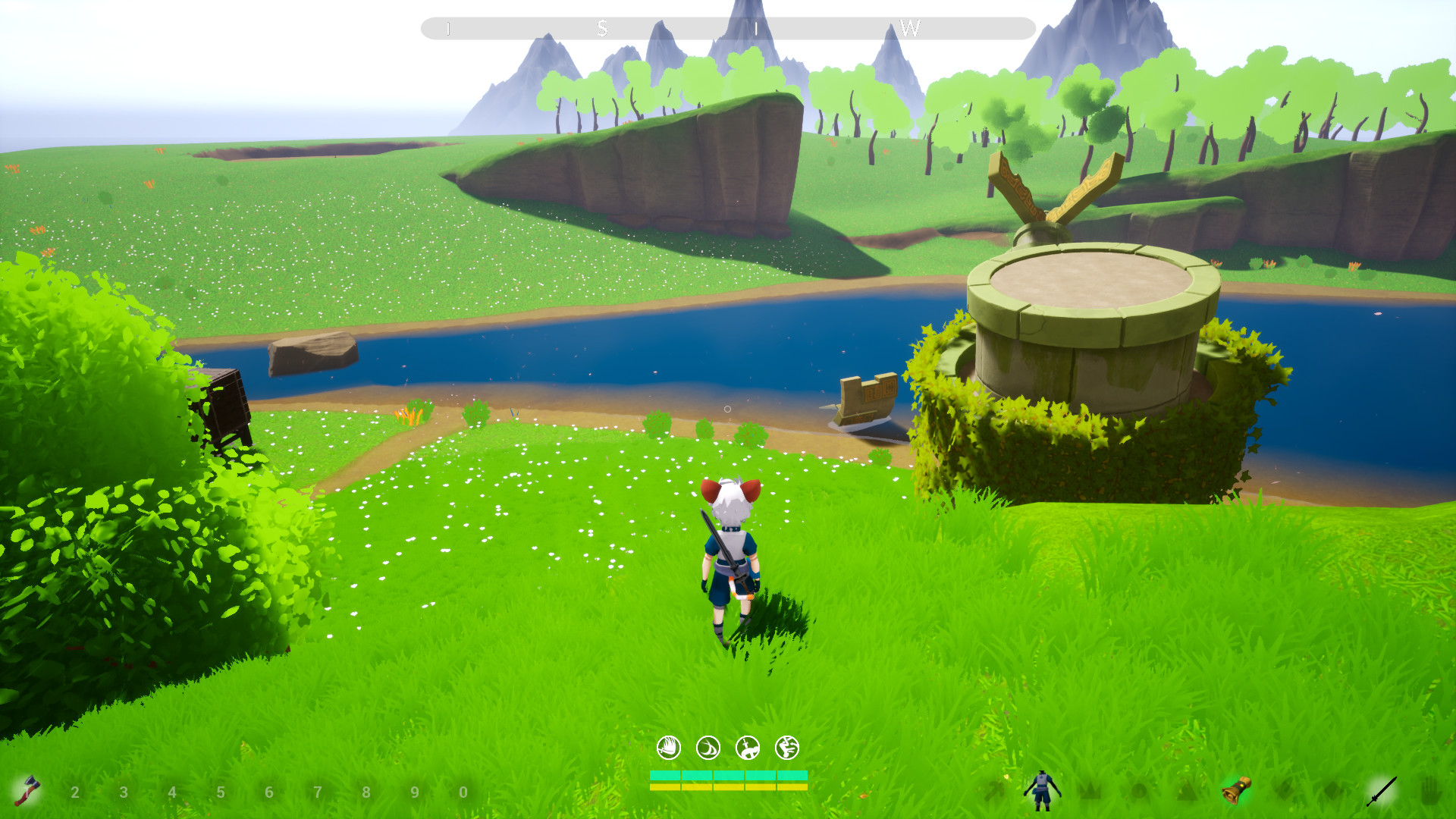This screenshot has width=1456, height=819.
Task: Activate the kick attack skill icon
Action: [x=787, y=748]
